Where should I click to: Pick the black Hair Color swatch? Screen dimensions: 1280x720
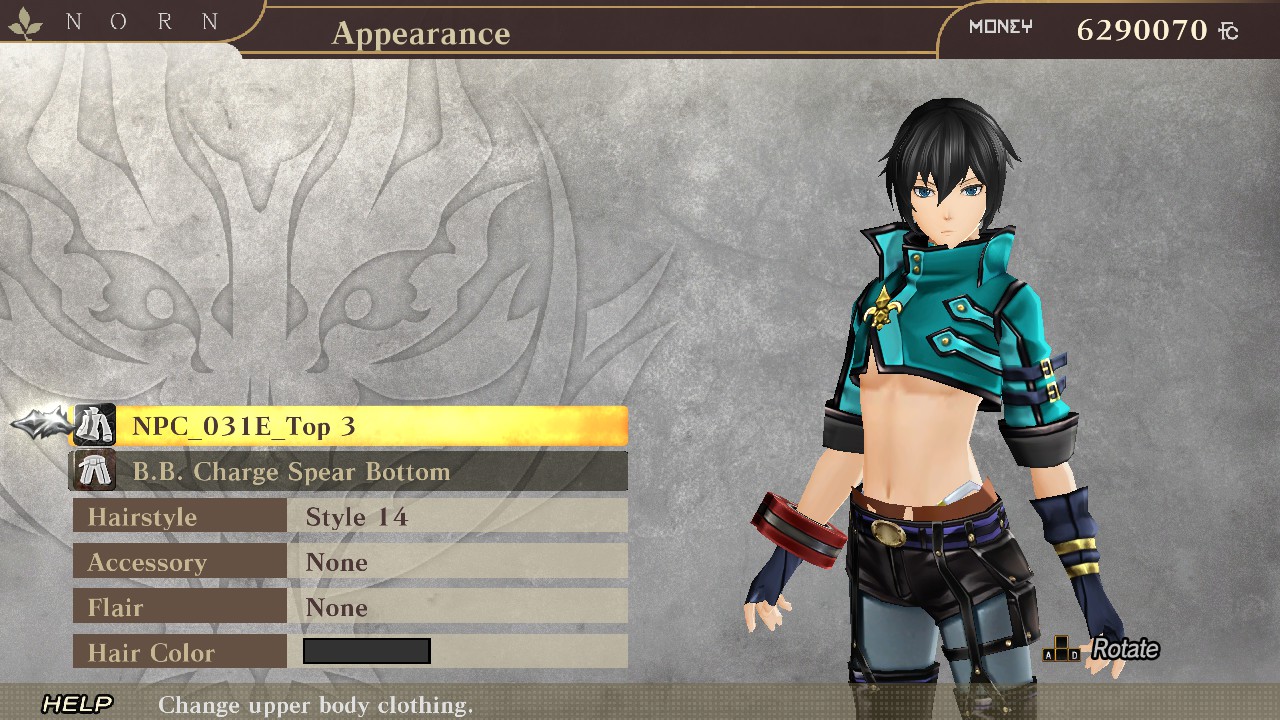366,652
